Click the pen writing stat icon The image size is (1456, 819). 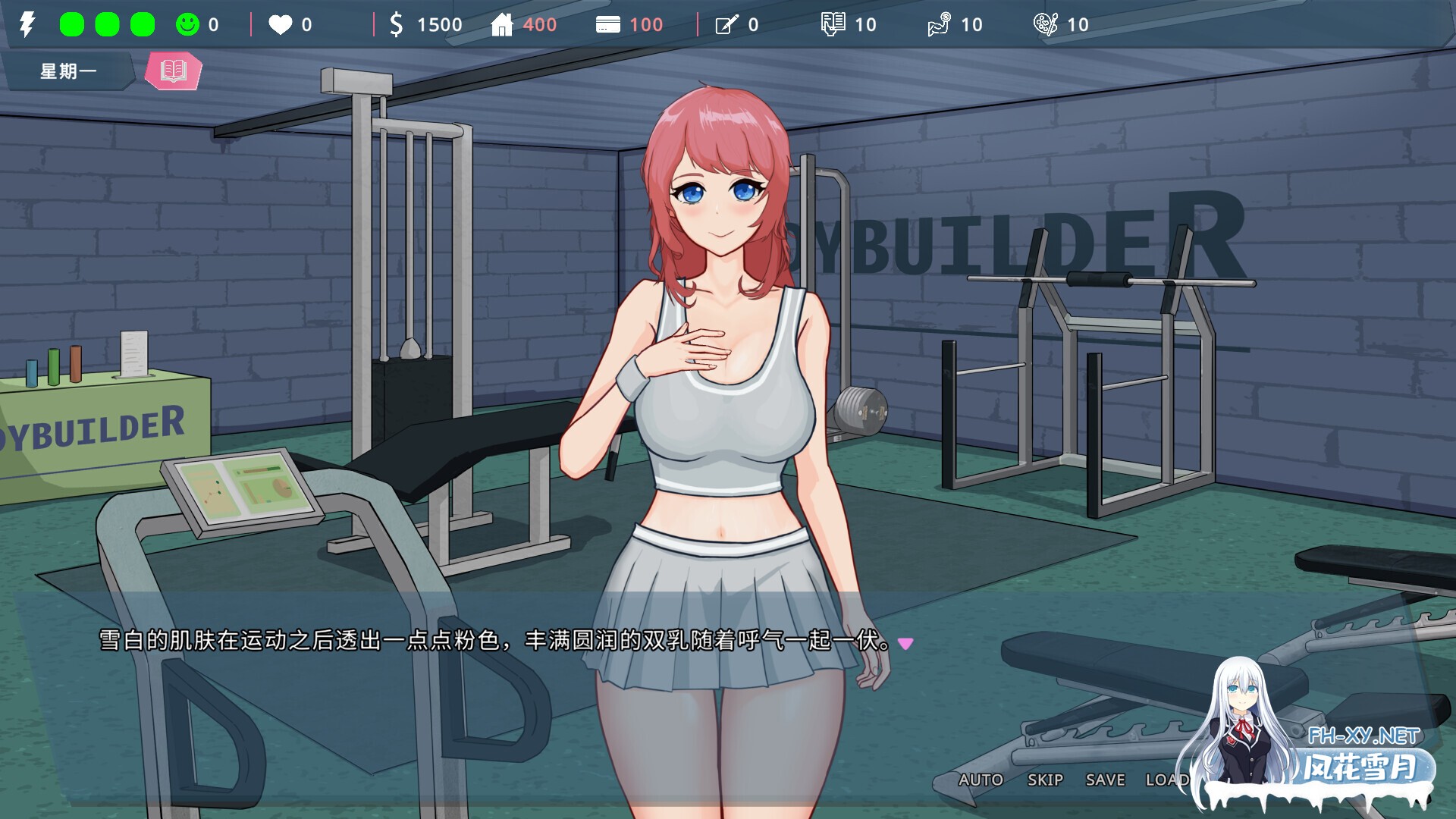(x=726, y=24)
